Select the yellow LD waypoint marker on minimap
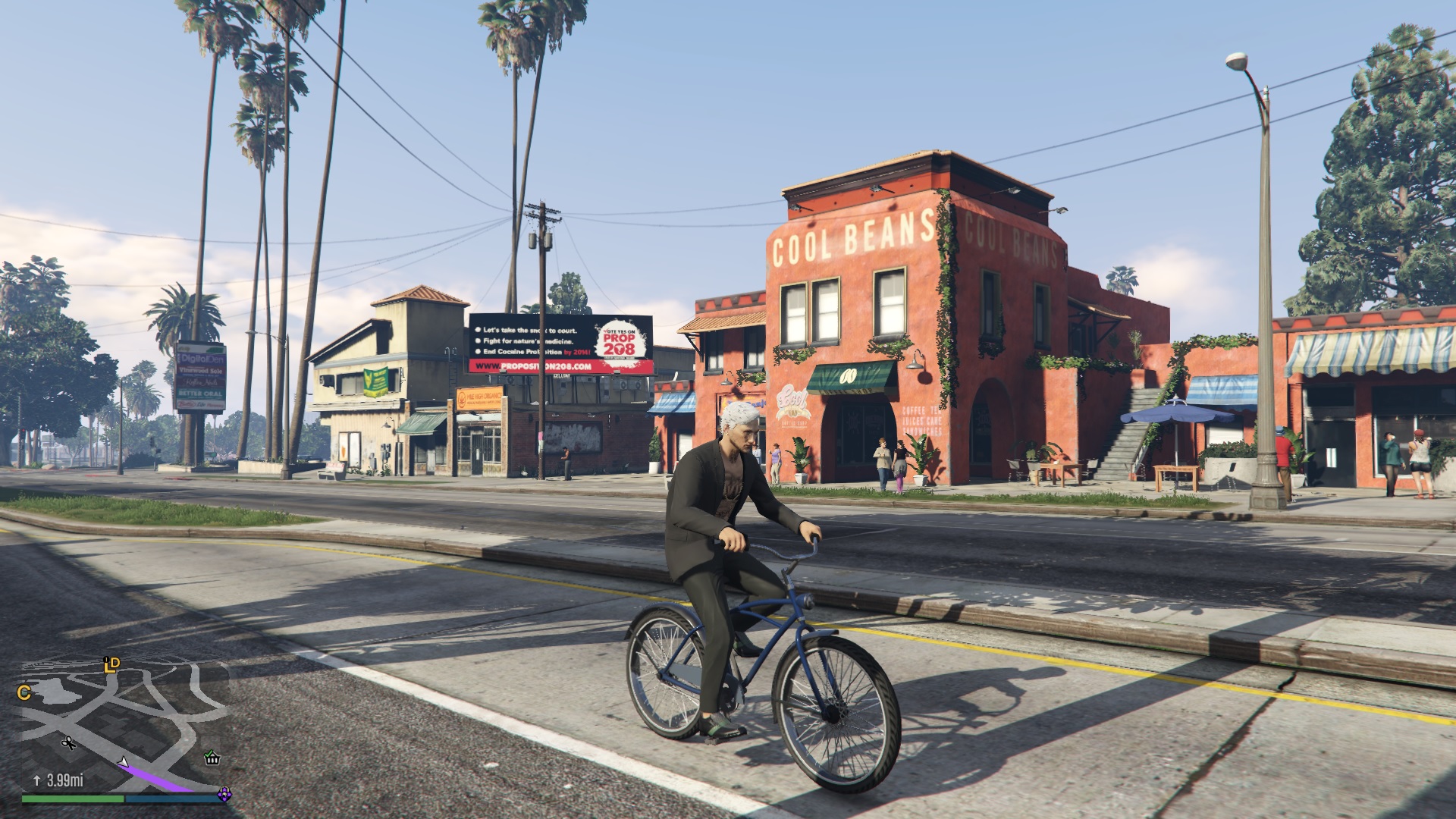 tap(113, 666)
